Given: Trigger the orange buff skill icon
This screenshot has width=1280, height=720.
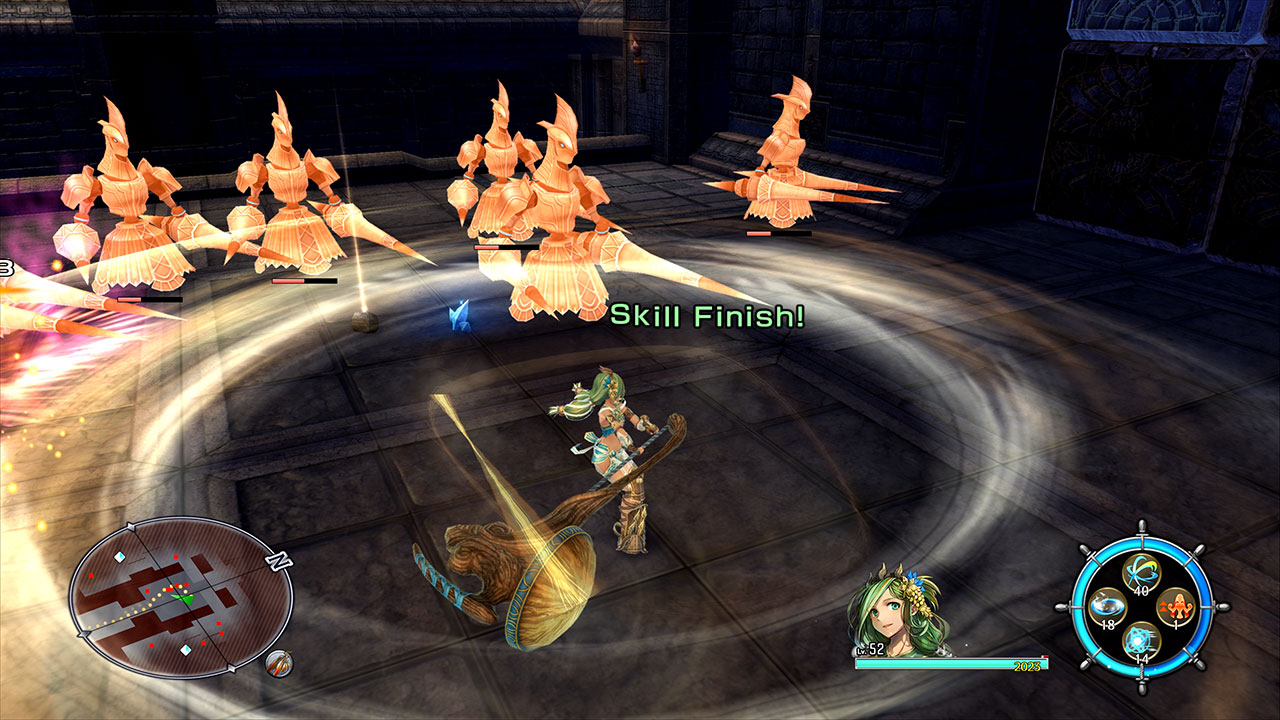Looking at the screenshot, I should coord(1174,607).
